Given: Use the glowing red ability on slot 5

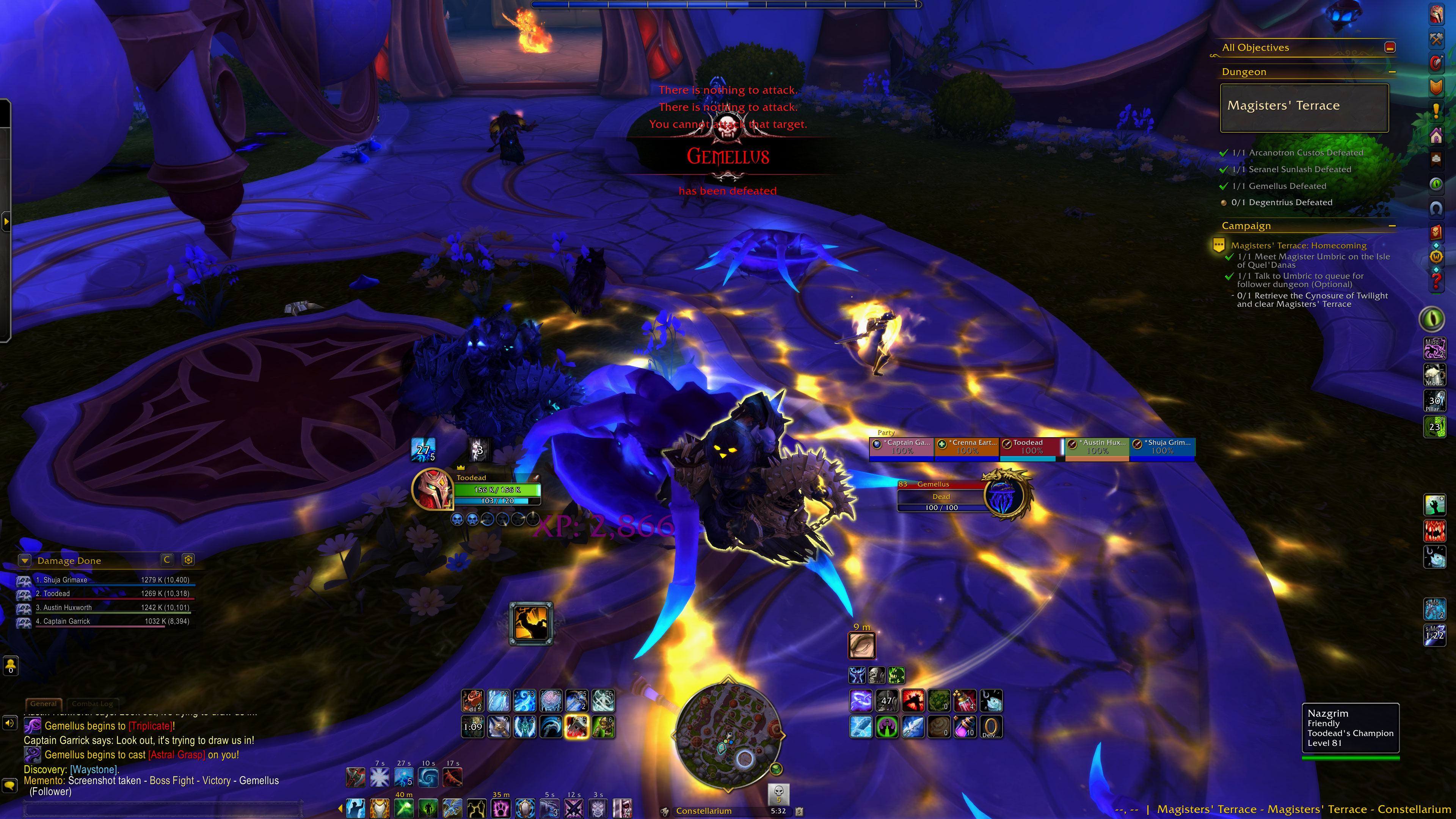Looking at the screenshot, I should 576,727.
